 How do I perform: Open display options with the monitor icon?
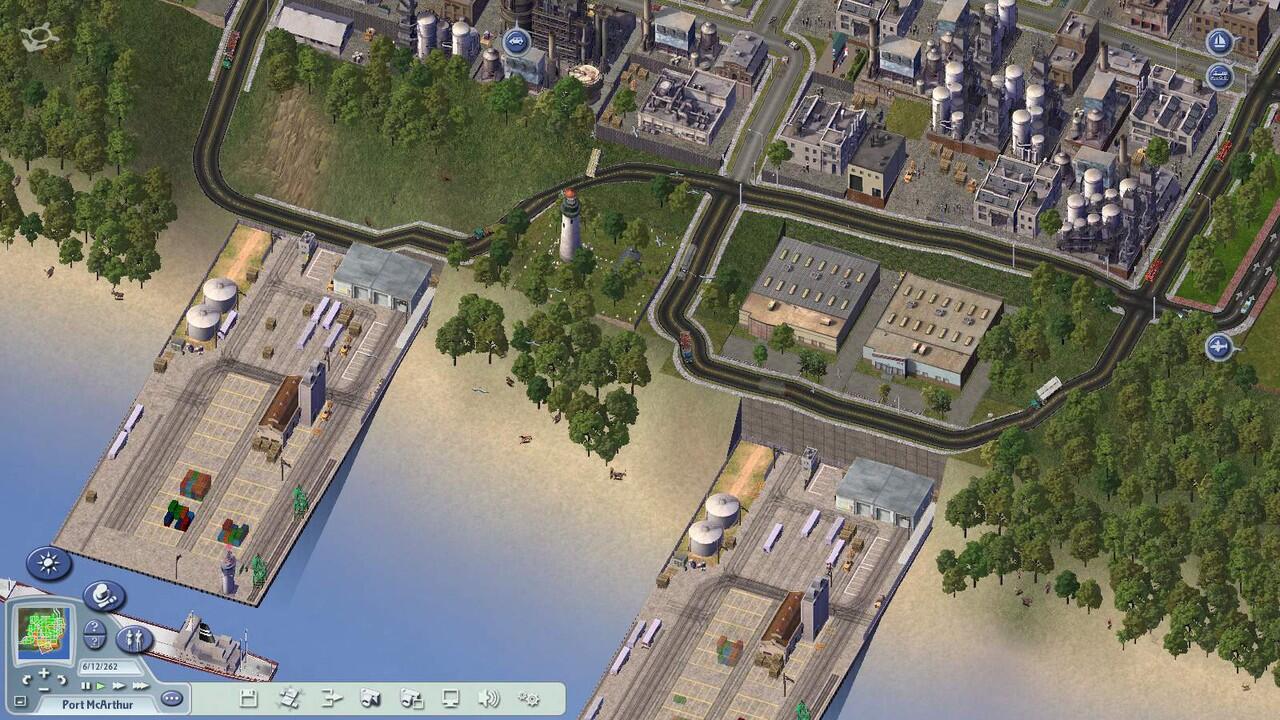[x=450, y=697]
